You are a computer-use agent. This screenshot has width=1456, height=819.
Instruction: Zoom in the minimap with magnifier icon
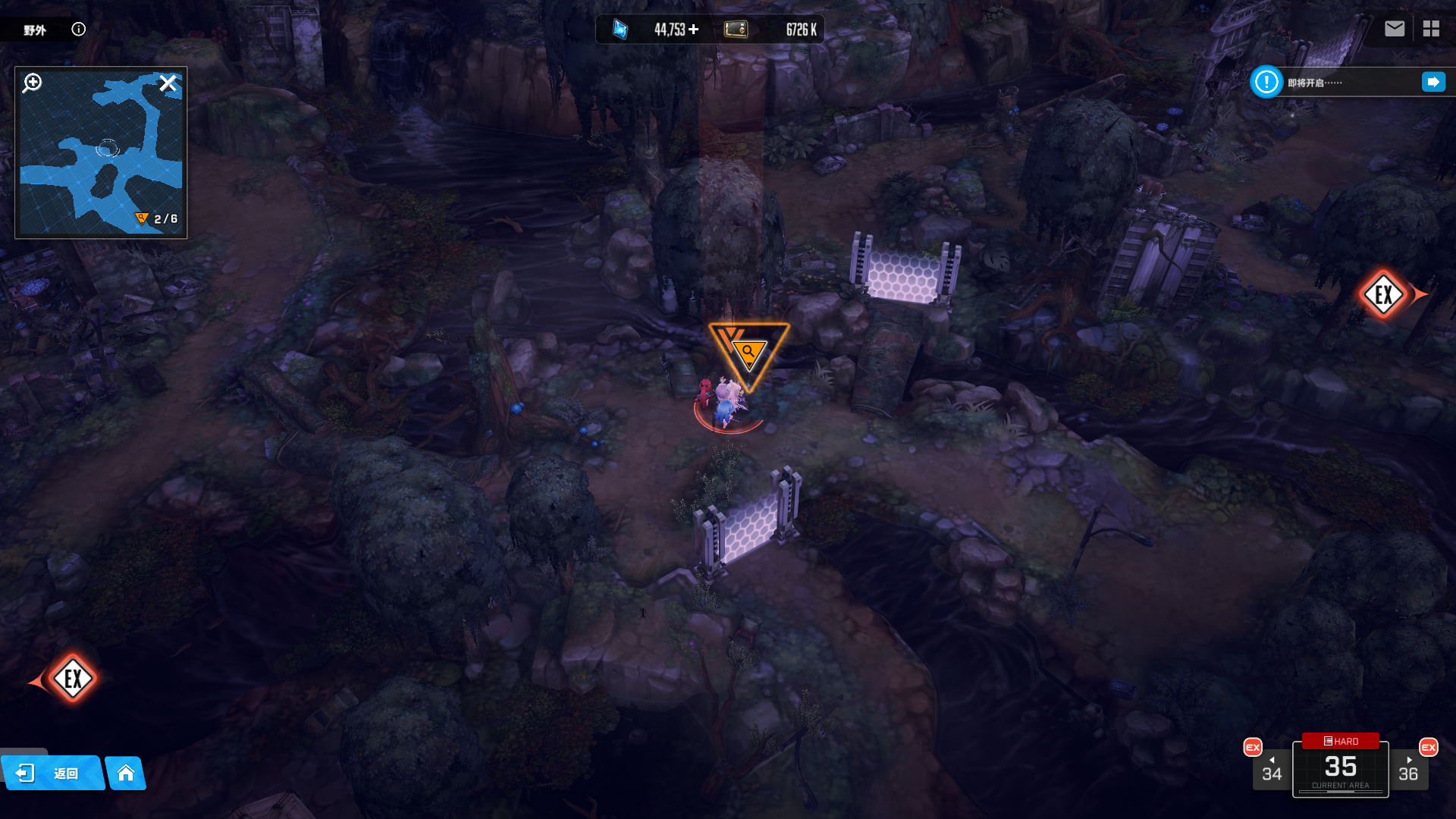click(33, 83)
